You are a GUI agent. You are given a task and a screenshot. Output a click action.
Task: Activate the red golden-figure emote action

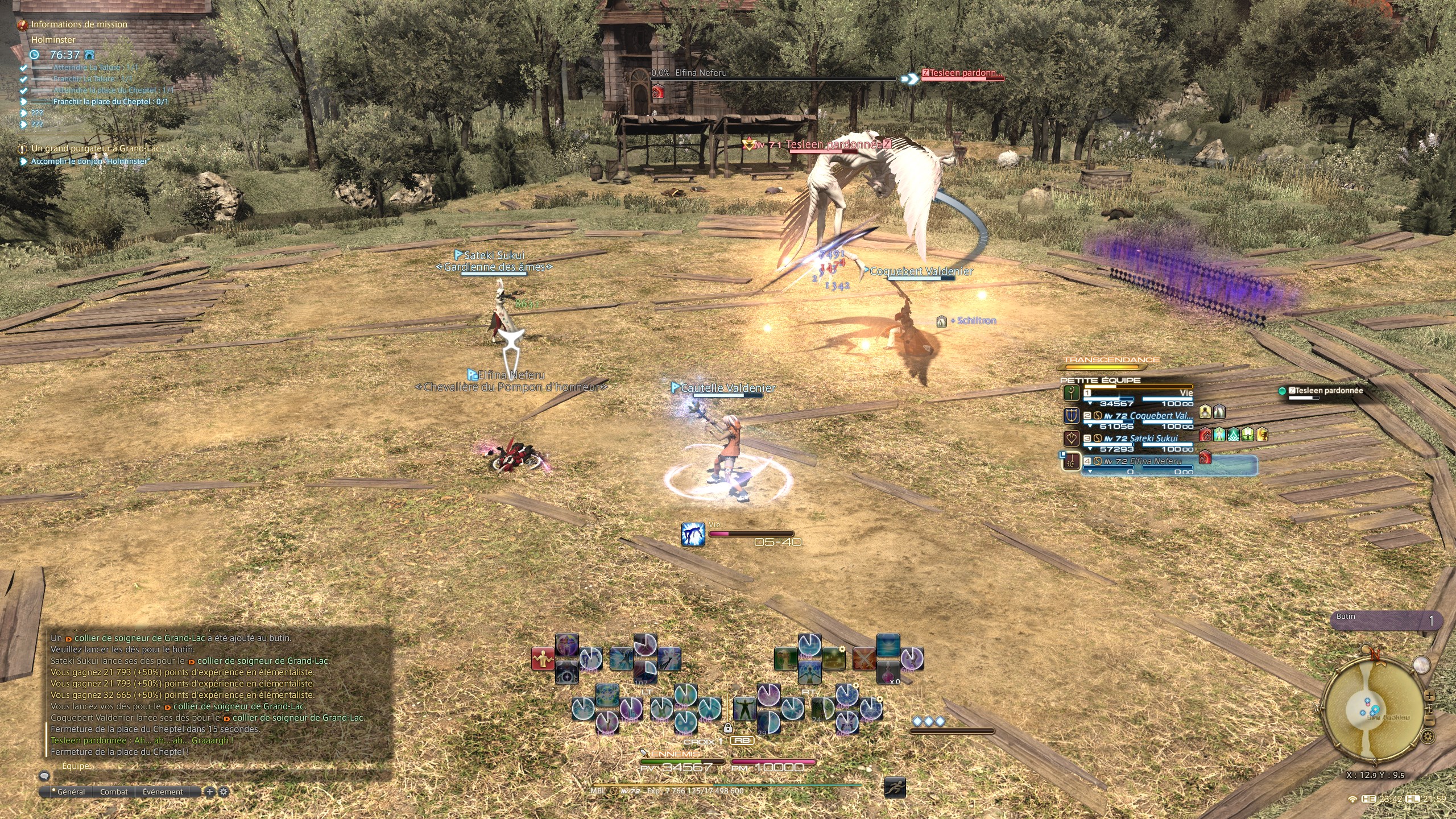(x=543, y=659)
